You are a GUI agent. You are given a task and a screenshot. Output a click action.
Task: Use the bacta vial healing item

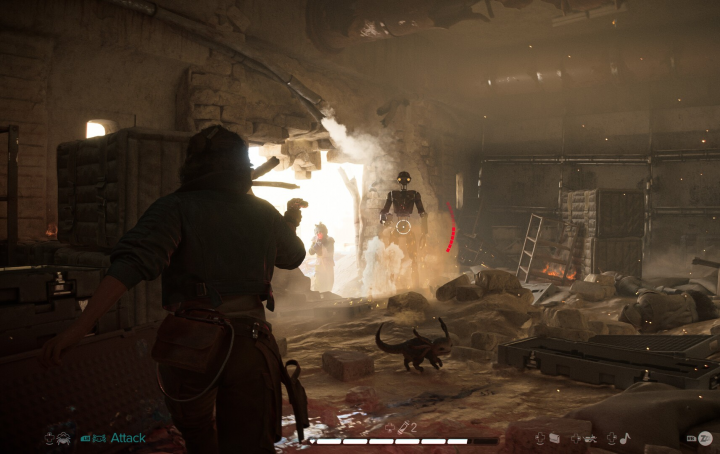pyautogui.click(x=402, y=428)
